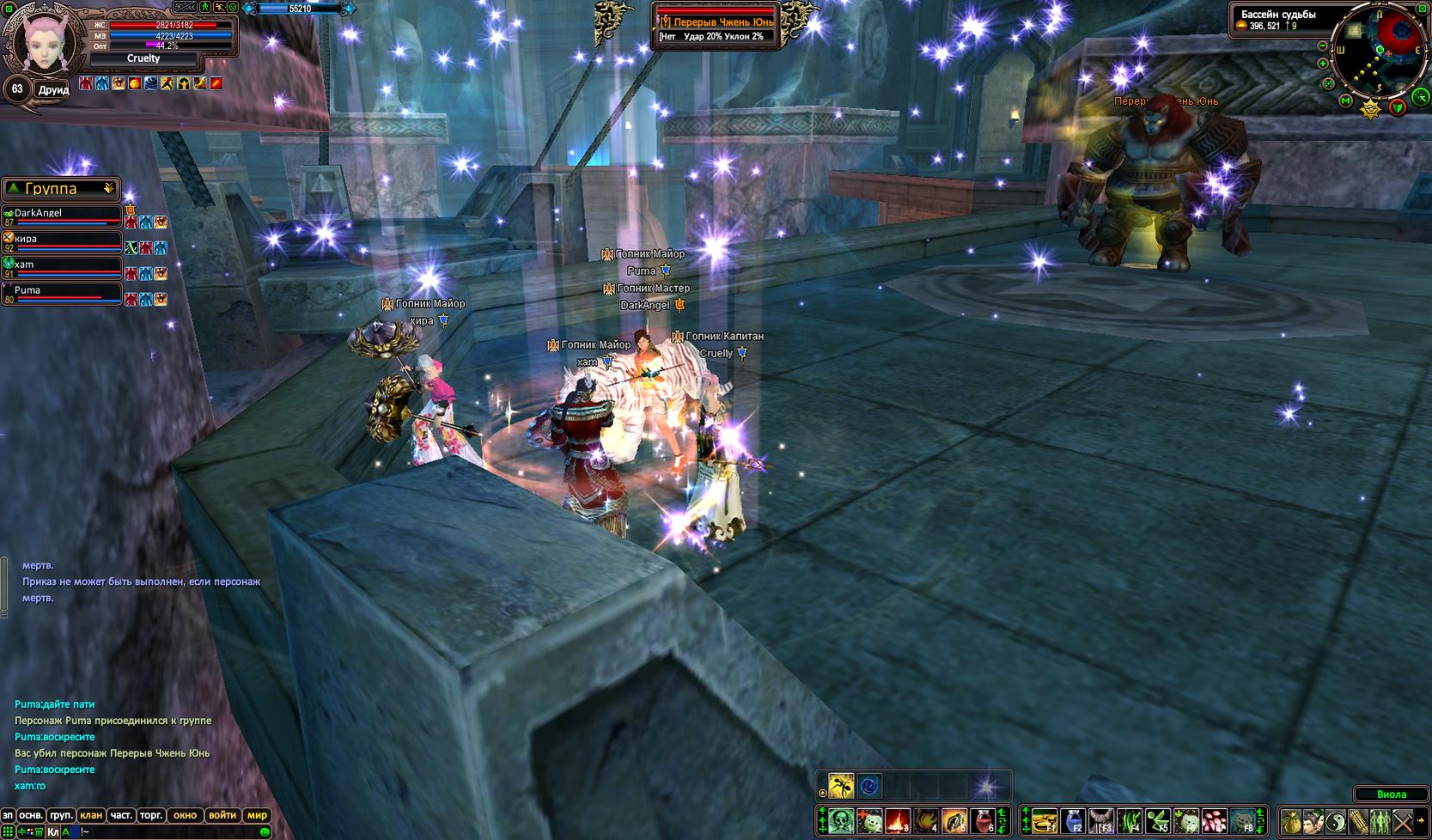Image resolution: width=1432 pixels, height=840 pixels.
Task: Open the торг. trade chat tab
Action: coord(151,815)
